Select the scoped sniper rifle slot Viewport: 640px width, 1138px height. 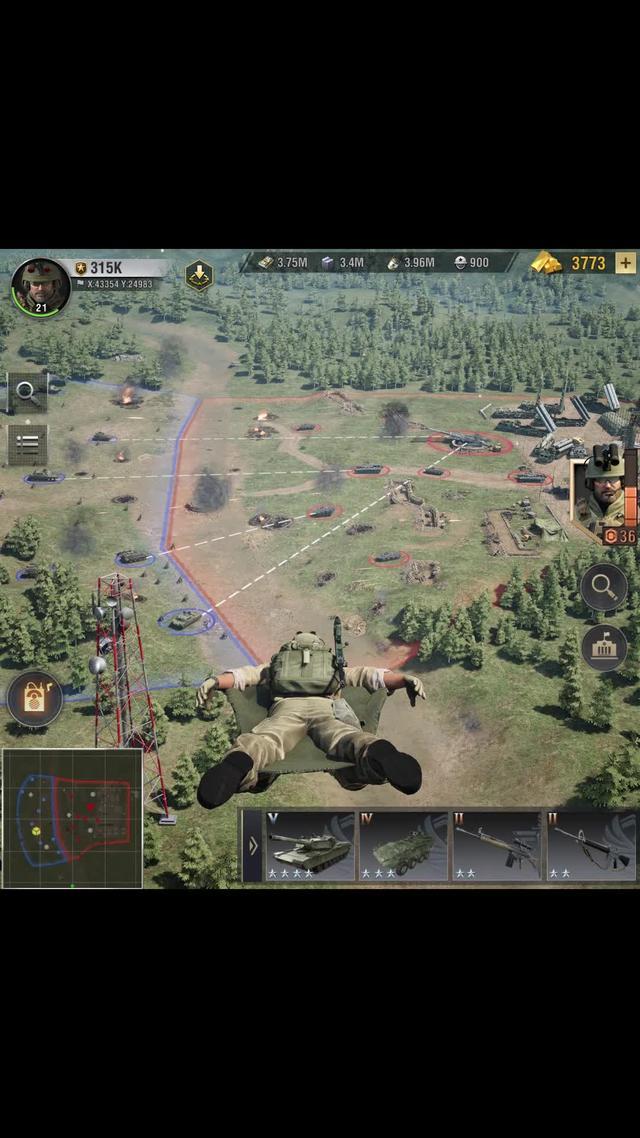tap(496, 845)
